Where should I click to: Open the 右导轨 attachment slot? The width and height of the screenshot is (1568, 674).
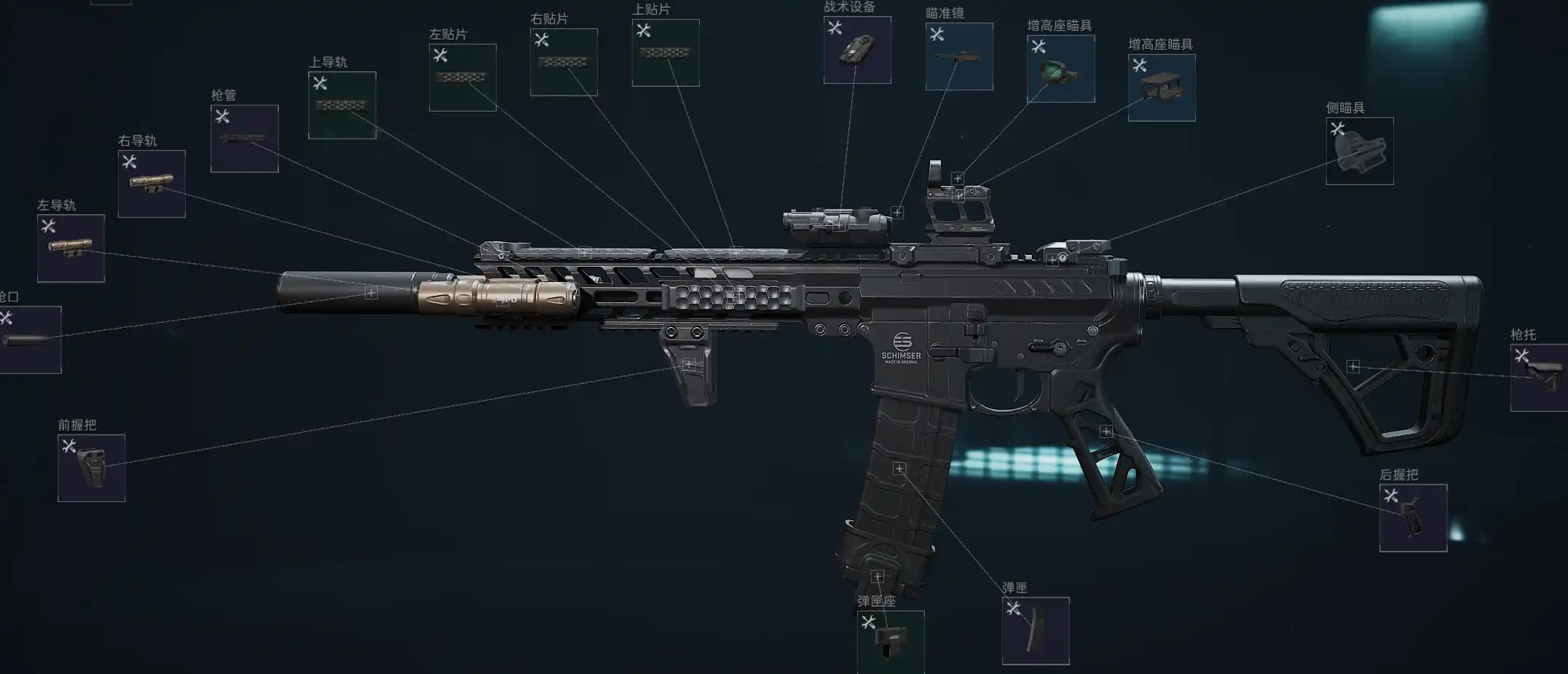pos(151,184)
